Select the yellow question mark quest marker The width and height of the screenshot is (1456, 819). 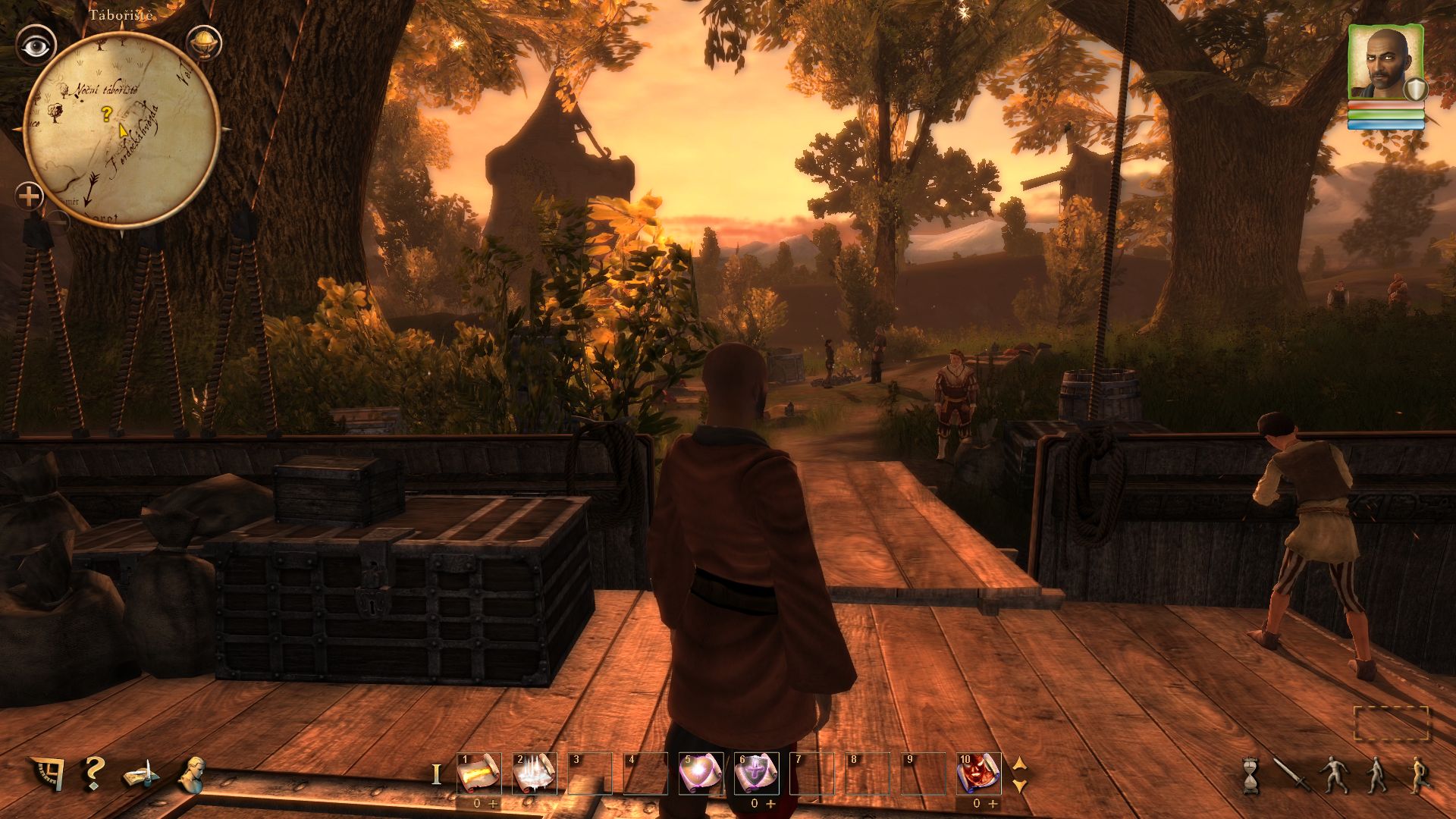pos(107,115)
